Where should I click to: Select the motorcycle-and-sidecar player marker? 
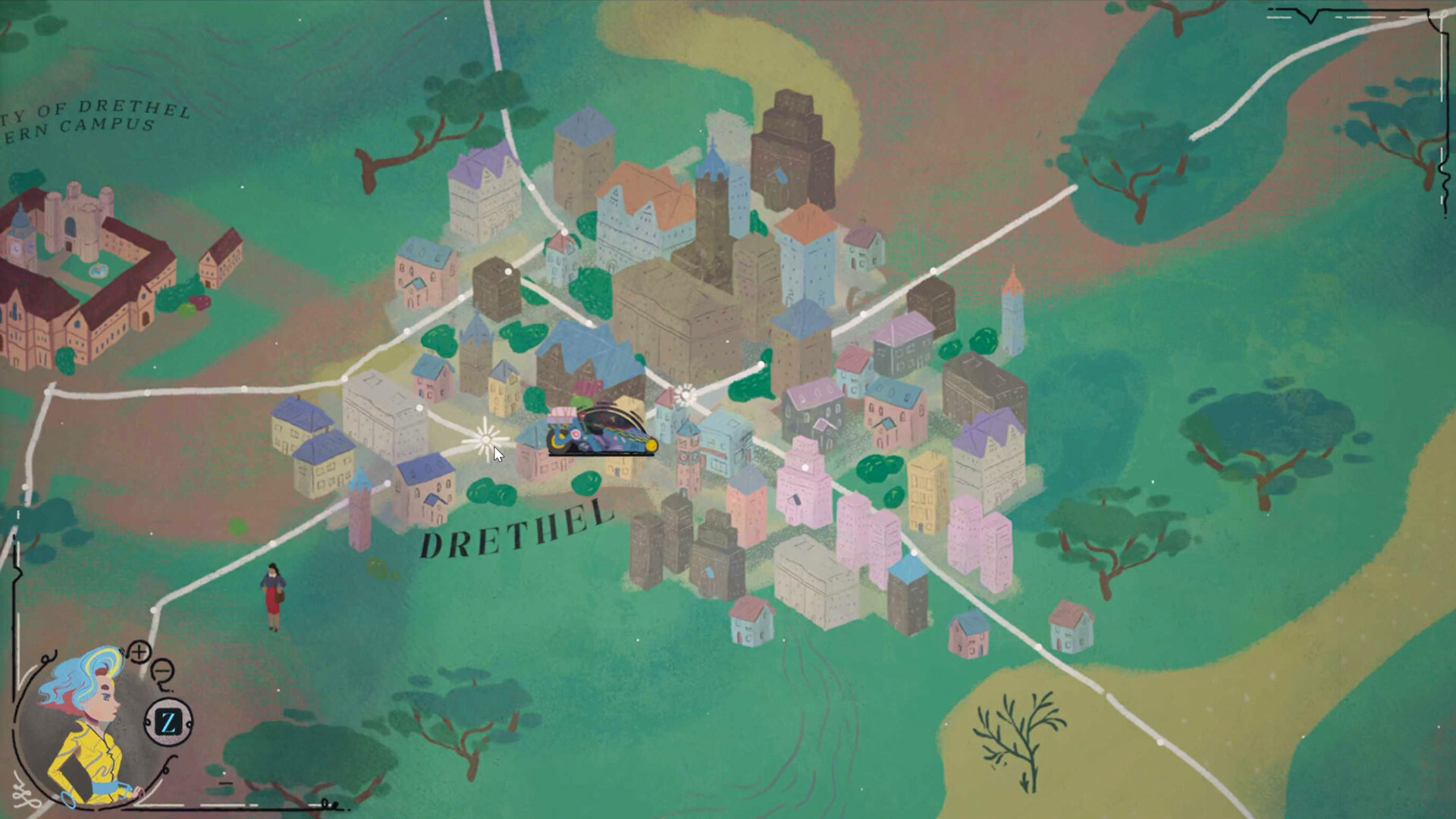598,429
